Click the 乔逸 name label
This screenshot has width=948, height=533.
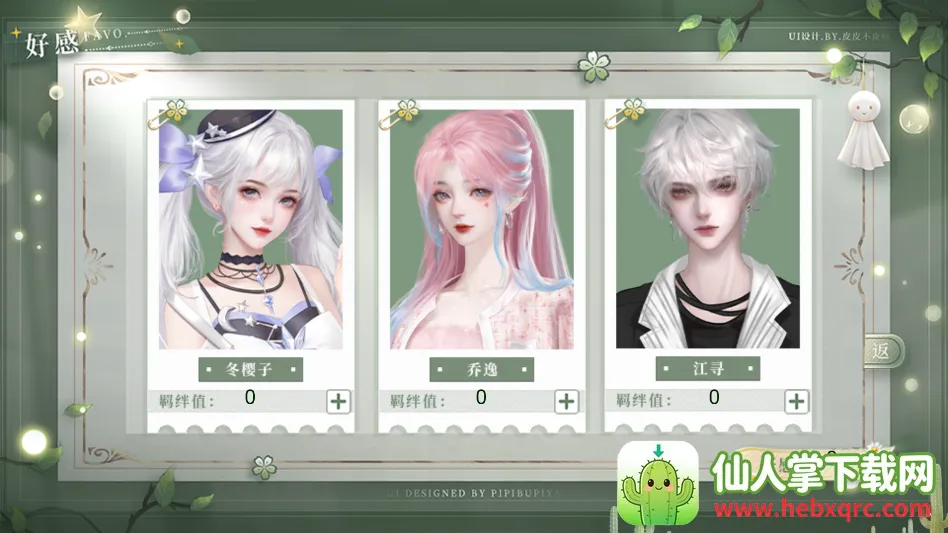481,369
